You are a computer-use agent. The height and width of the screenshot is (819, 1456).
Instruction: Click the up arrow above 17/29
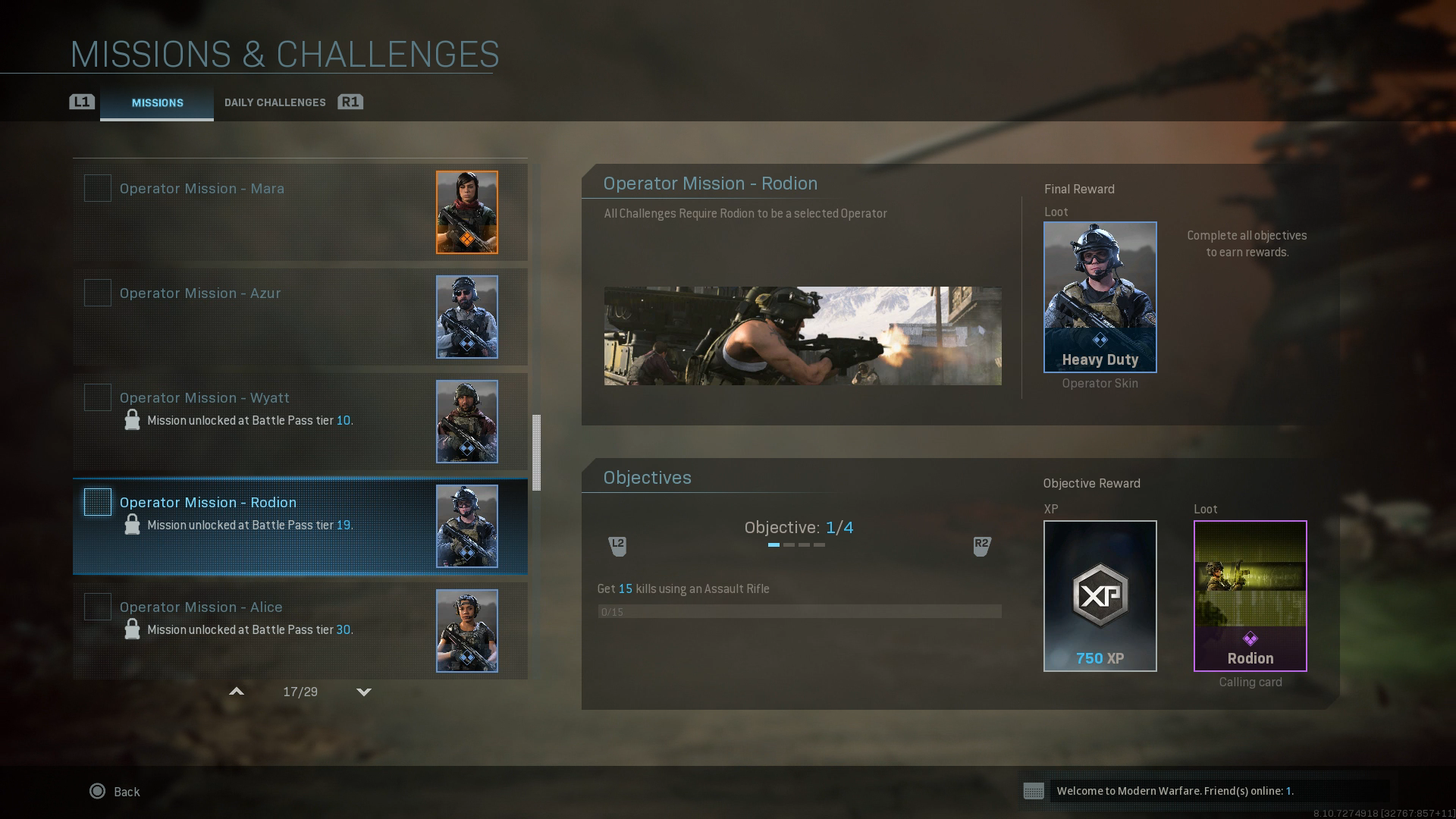(237, 692)
